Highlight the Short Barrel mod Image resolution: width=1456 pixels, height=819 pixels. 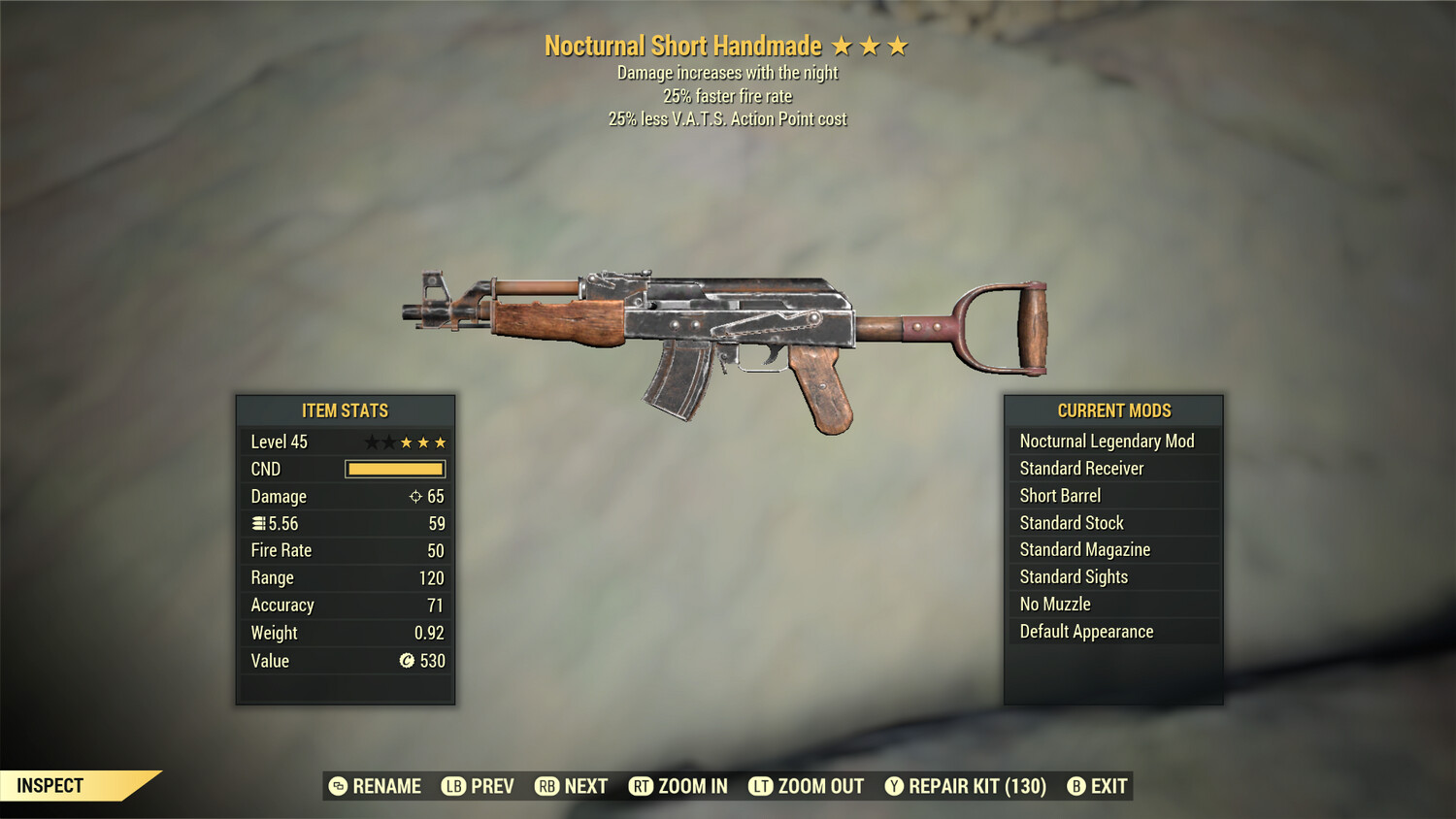[x=1112, y=496]
